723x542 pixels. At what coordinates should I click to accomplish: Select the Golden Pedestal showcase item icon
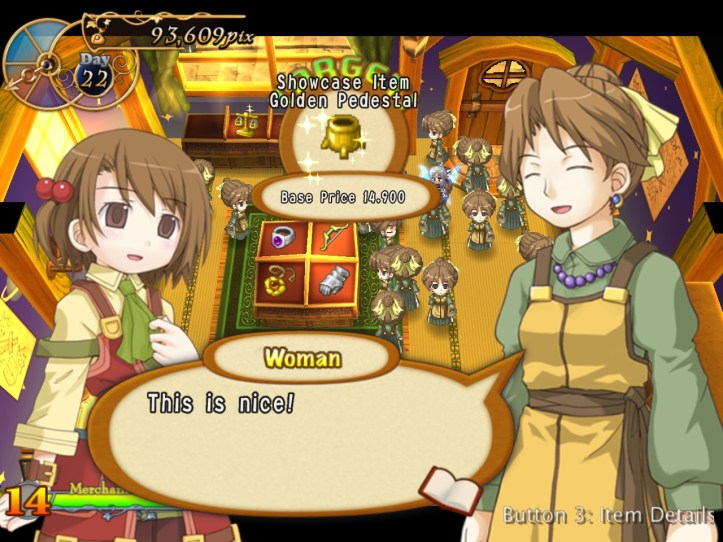[x=345, y=135]
